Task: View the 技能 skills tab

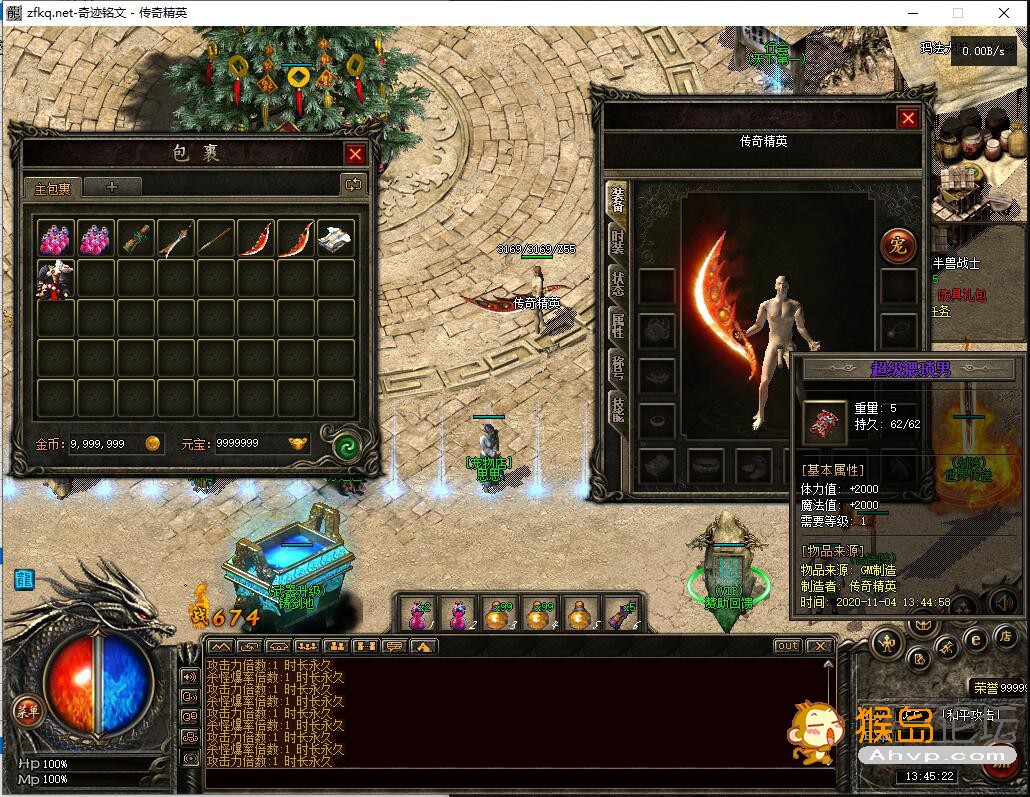Action: click(x=617, y=406)
